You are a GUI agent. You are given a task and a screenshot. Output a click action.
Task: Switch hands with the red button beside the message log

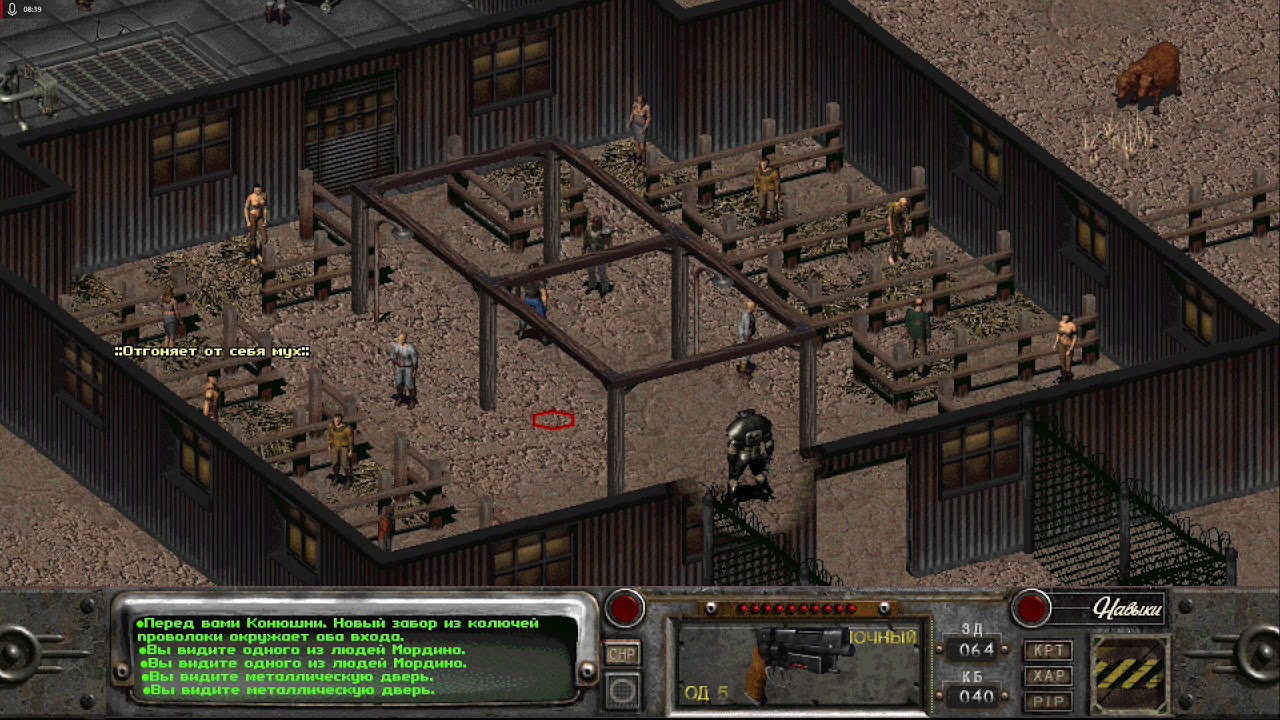tap(626, 607)
